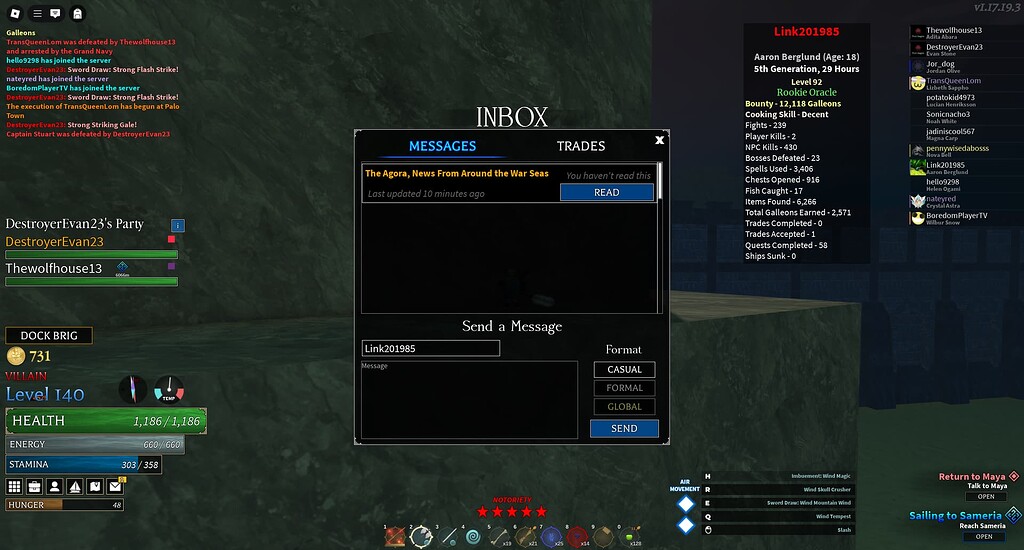Screen dimensions: 1024x550
Task: Switch to the Trades tab
Action: coord(580,146)
